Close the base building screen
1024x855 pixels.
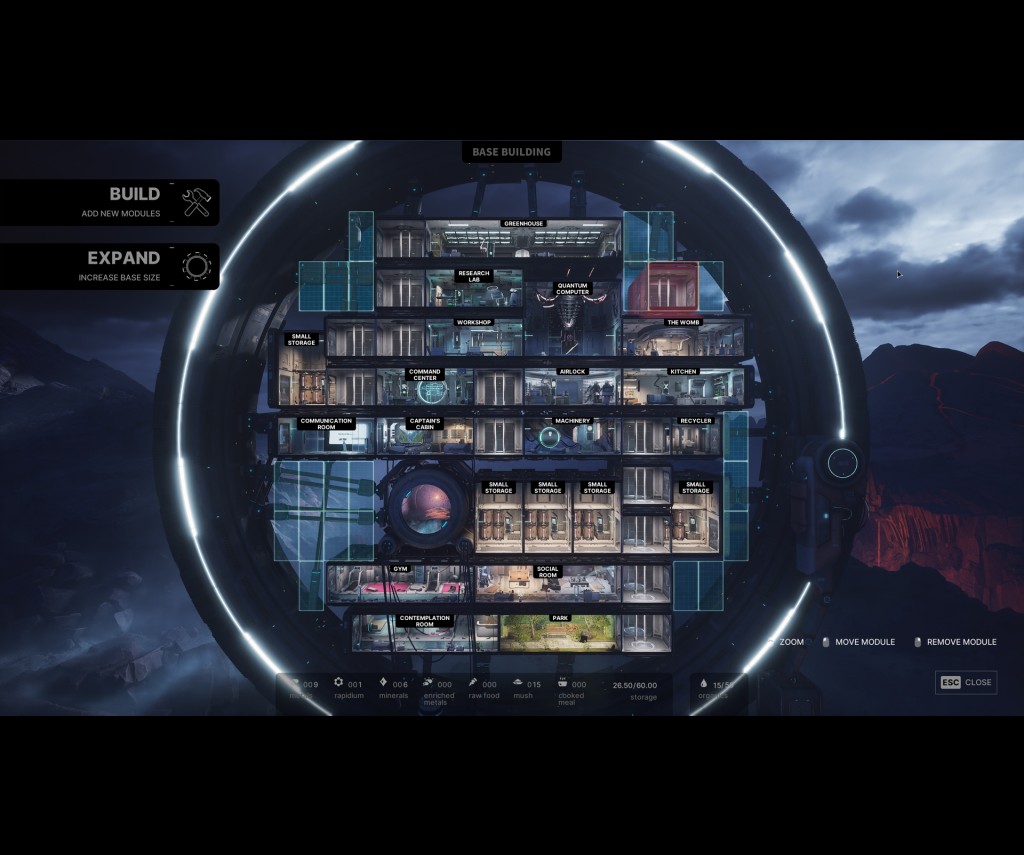(966, 682)
